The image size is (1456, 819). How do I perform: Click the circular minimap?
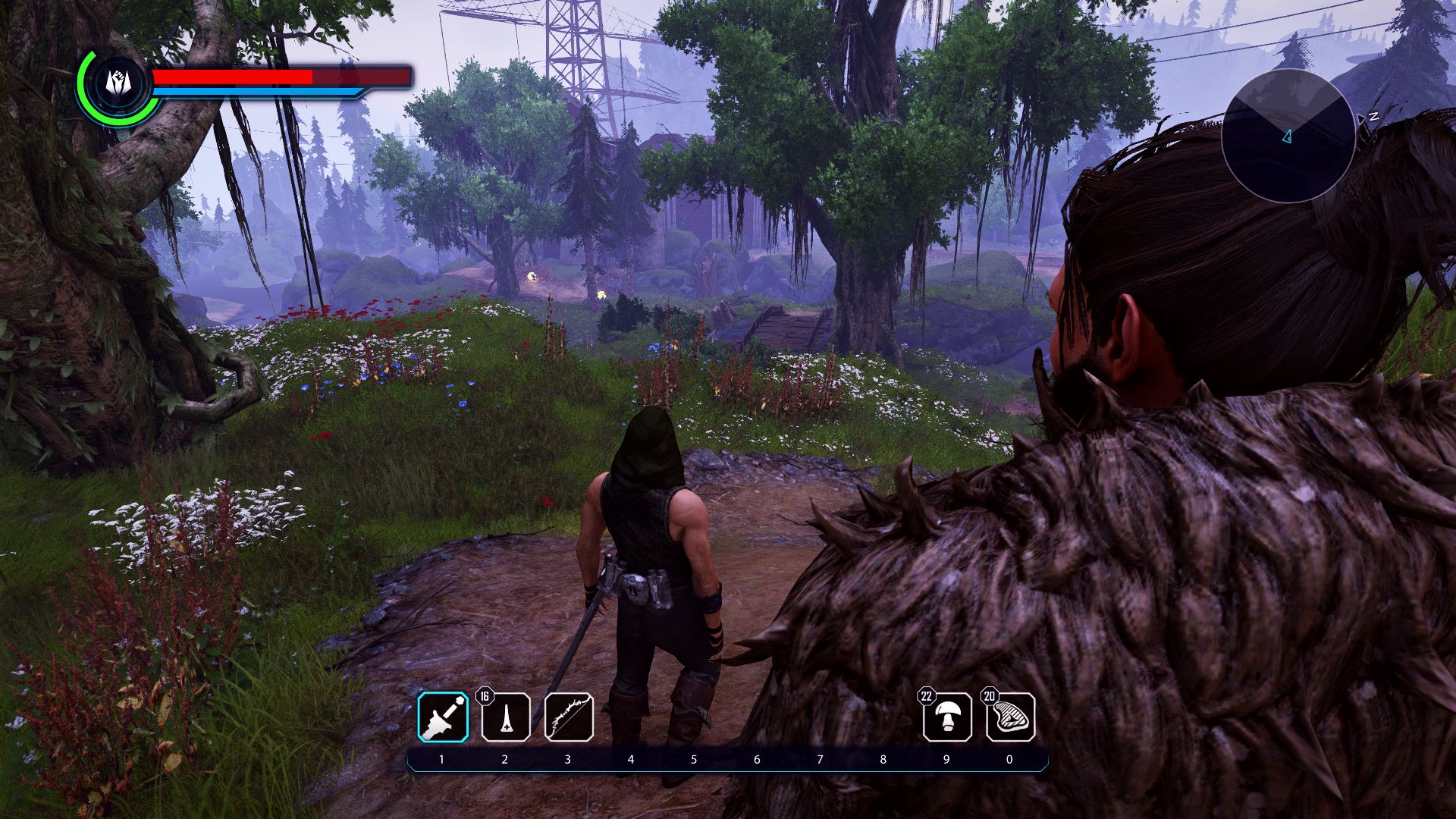1288,136
